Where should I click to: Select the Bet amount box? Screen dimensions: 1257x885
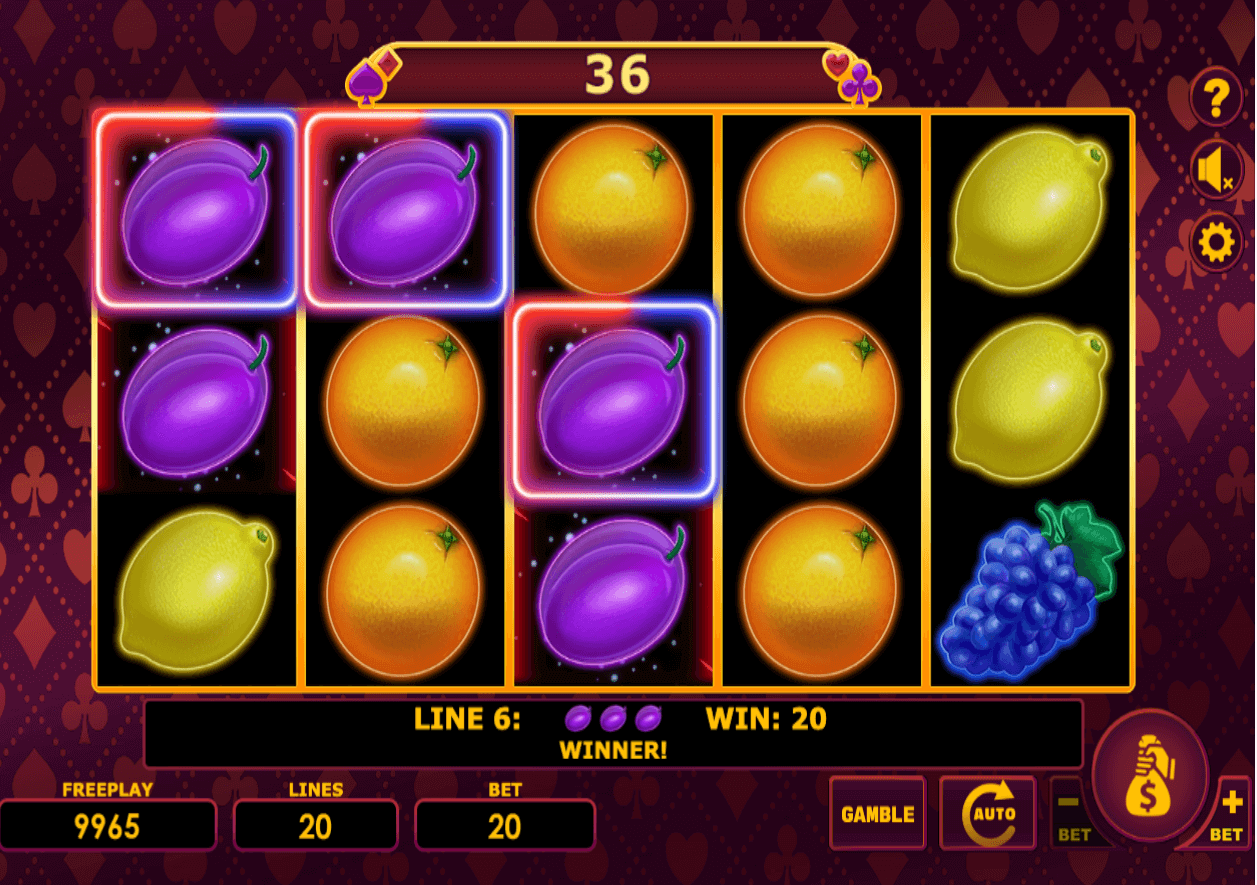[504, 826]
